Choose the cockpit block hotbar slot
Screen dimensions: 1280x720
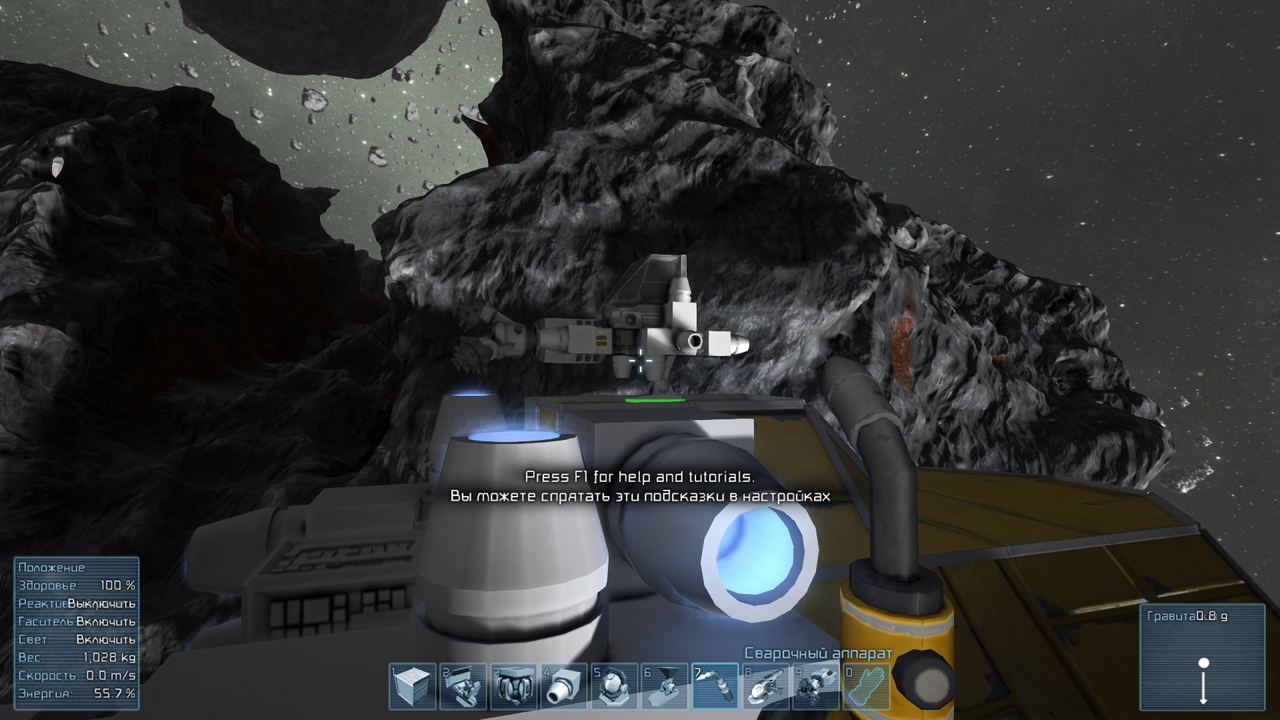point(463,687)
